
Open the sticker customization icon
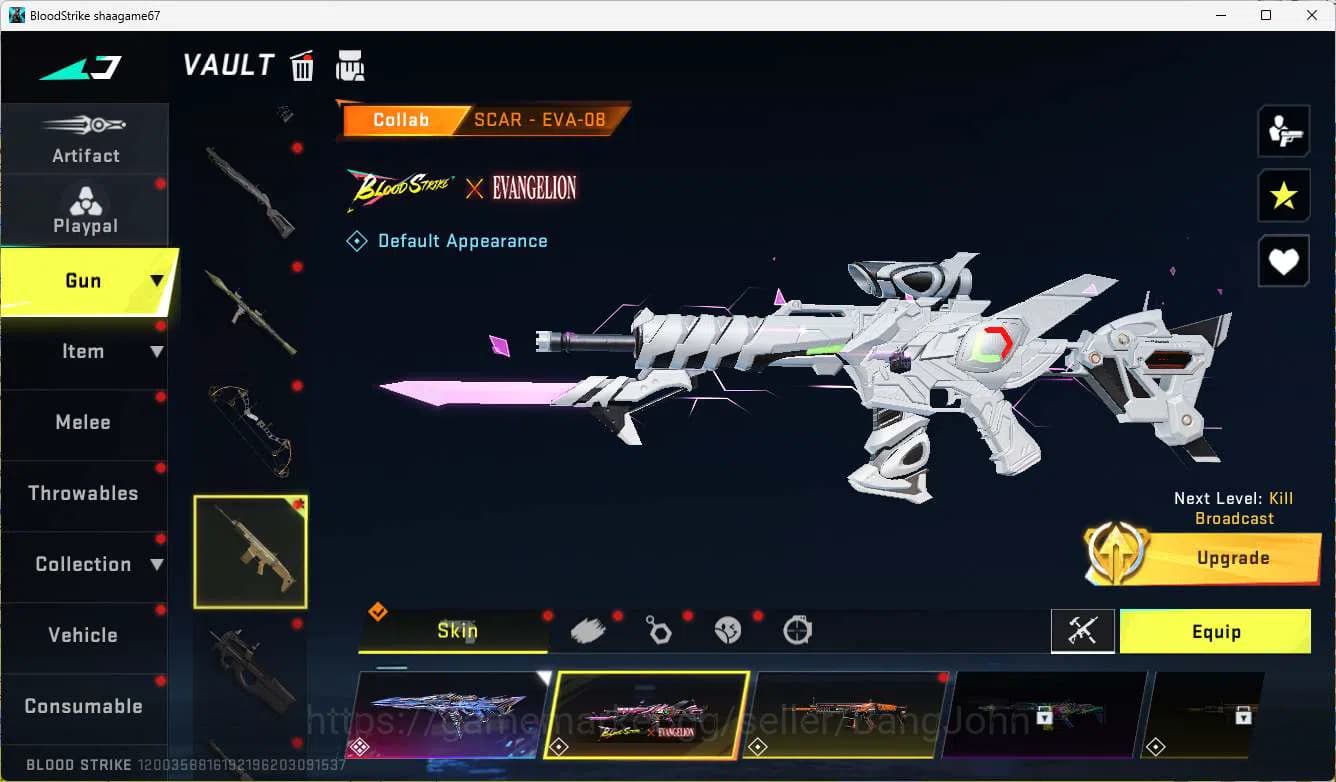[x=727, y=629]
